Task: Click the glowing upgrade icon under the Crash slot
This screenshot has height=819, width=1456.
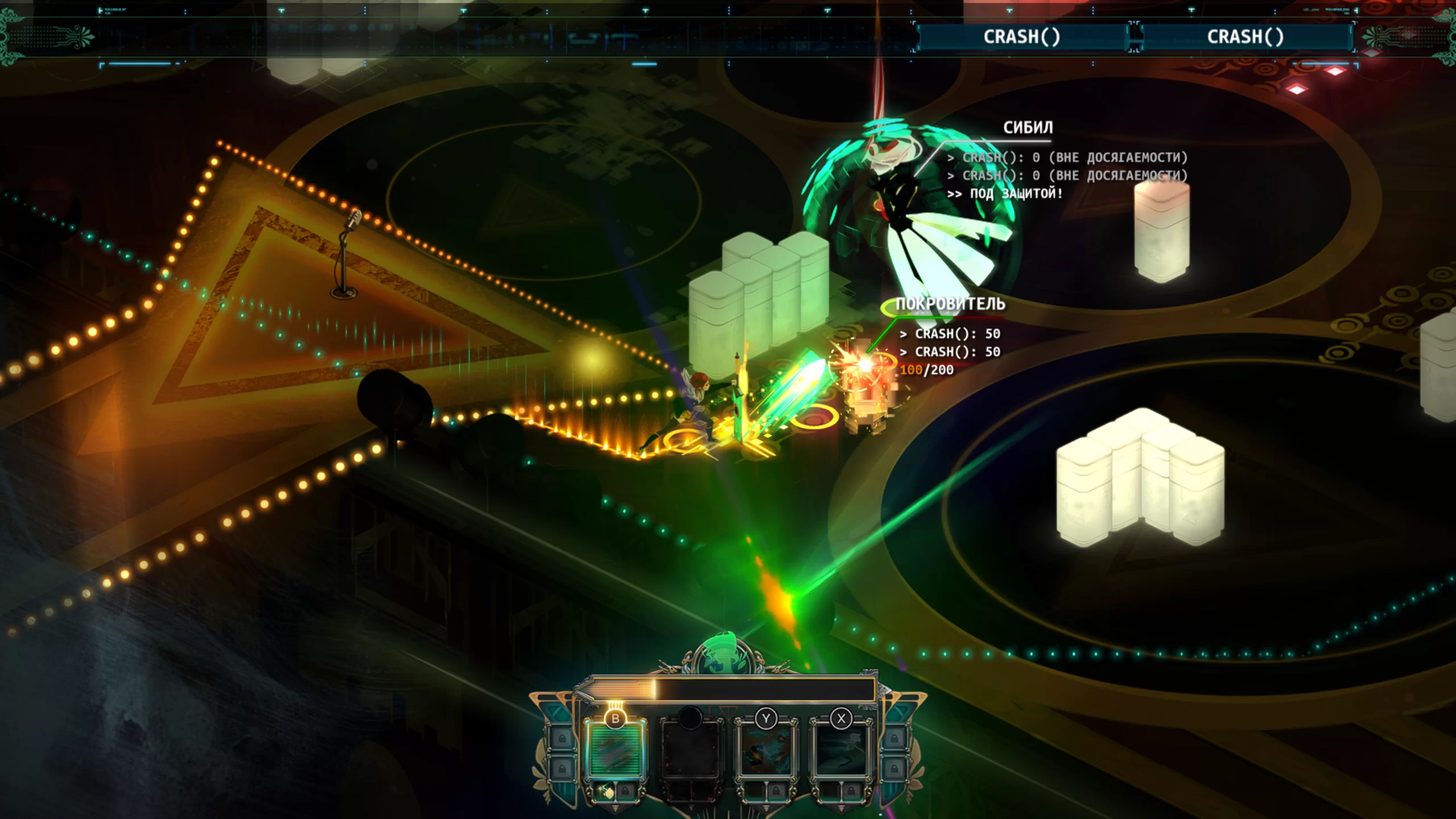Action: [x=606, y=791]
